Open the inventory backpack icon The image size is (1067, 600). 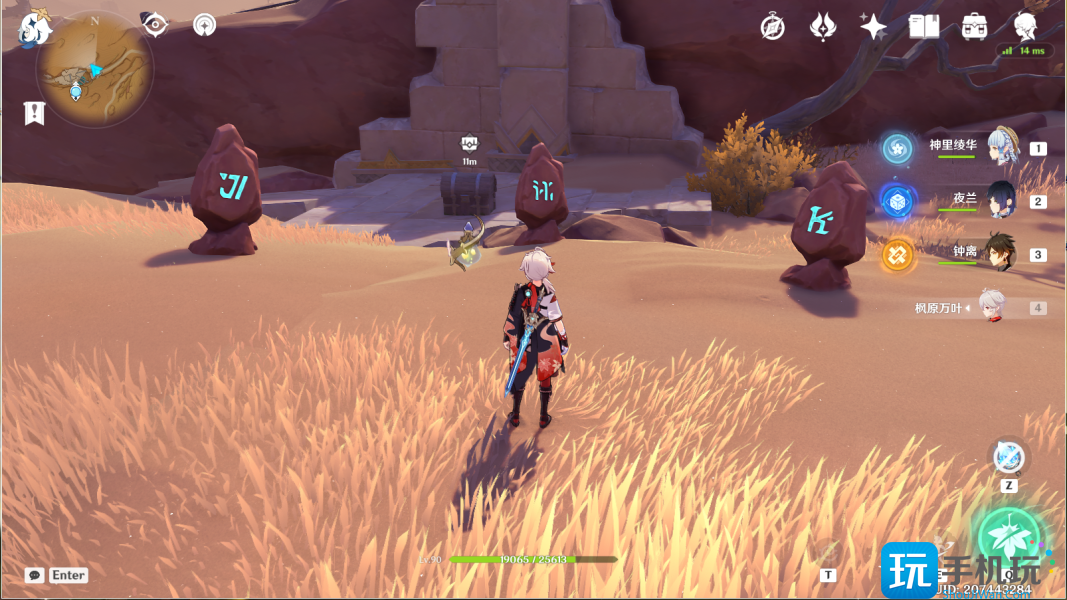pos(975,27)
